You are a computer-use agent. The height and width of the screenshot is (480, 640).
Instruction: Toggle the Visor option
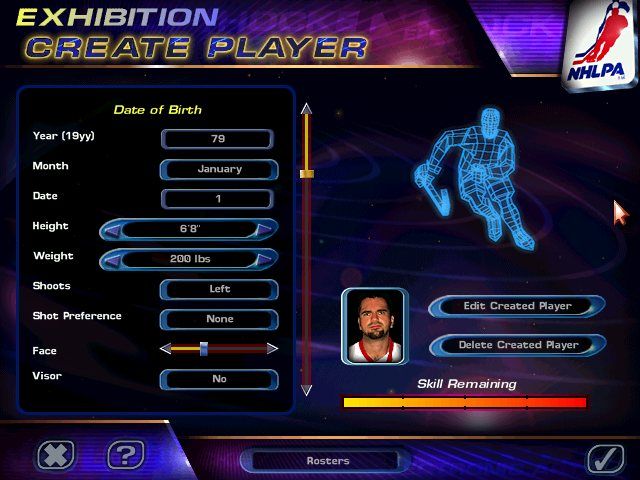(x=218, y=379)
